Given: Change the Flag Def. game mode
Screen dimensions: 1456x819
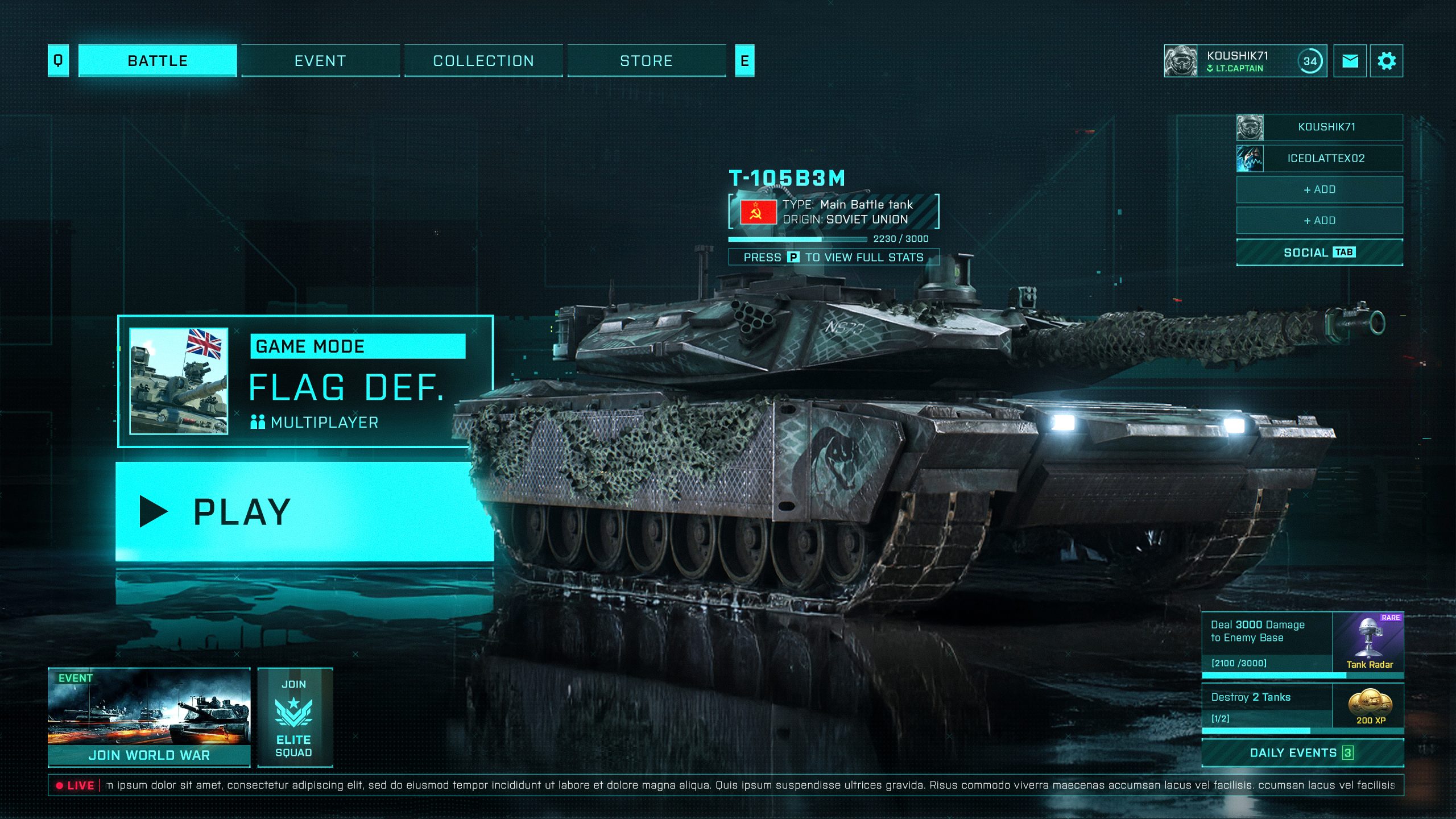Looking at the screenshot, I should (305, 381).
